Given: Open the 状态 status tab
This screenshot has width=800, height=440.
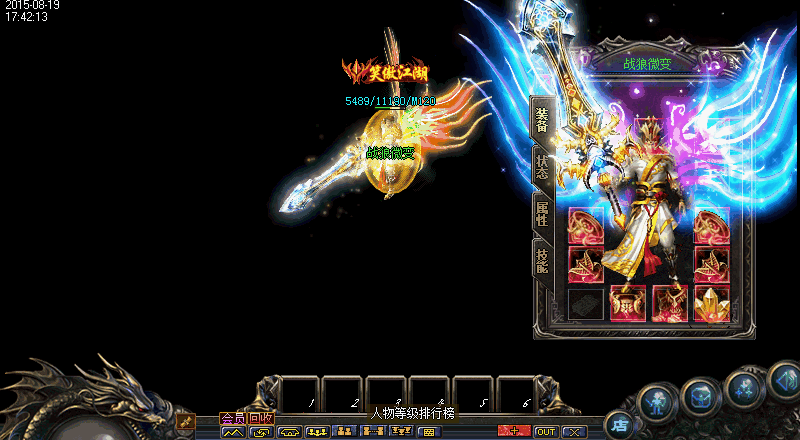Looking at the screenshot, I should [x=541, y=167].
